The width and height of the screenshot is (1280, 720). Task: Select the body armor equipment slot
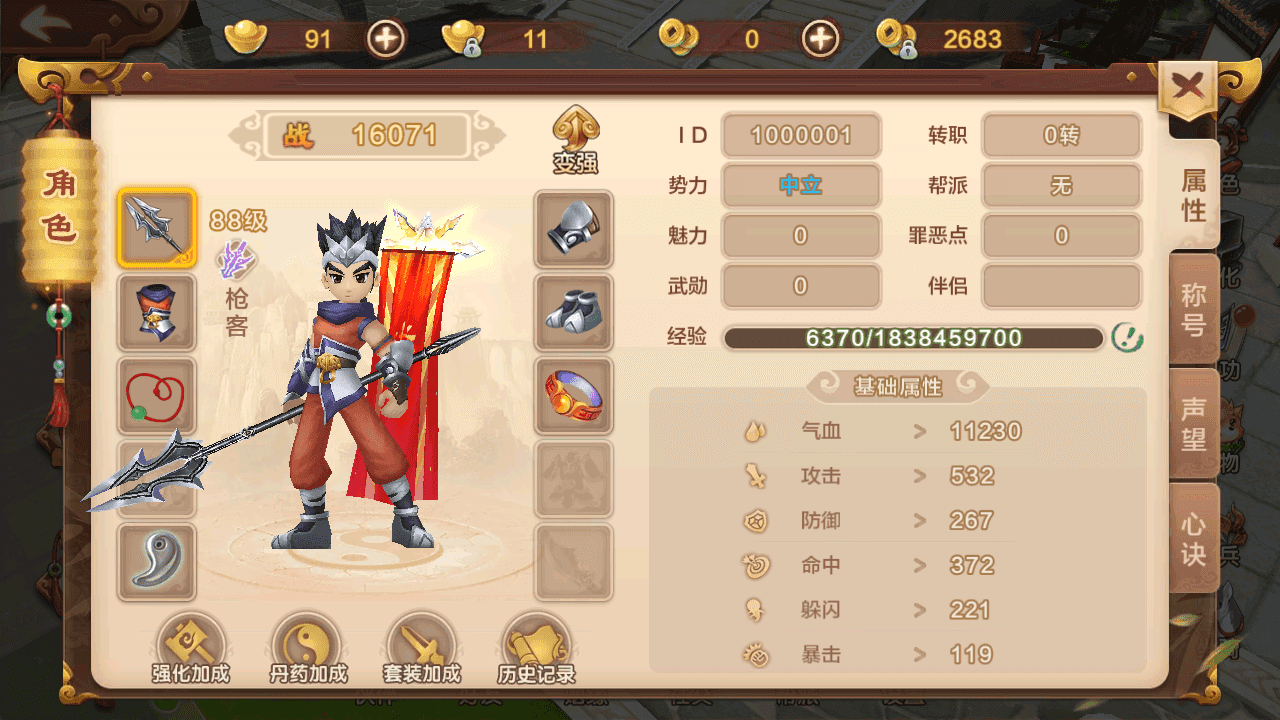[156, 311]
